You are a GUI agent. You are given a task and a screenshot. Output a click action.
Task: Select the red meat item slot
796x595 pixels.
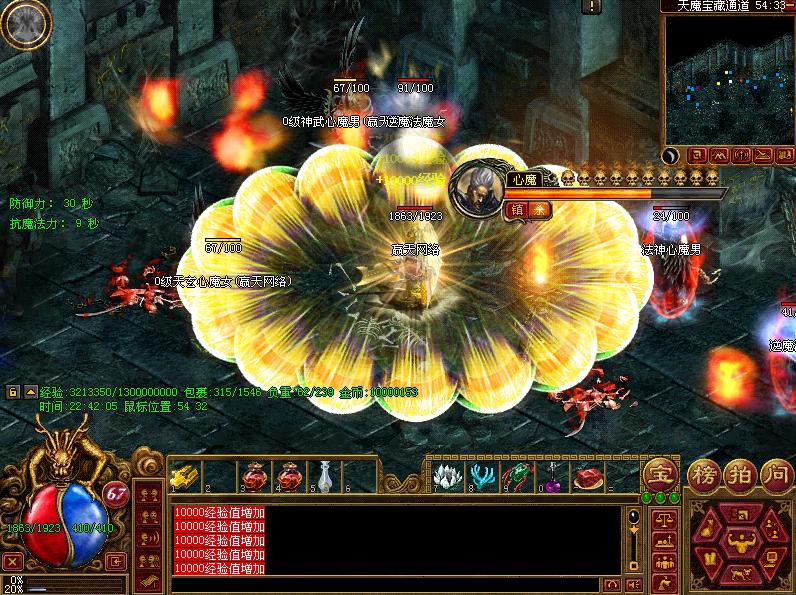(x=588, y=475)
